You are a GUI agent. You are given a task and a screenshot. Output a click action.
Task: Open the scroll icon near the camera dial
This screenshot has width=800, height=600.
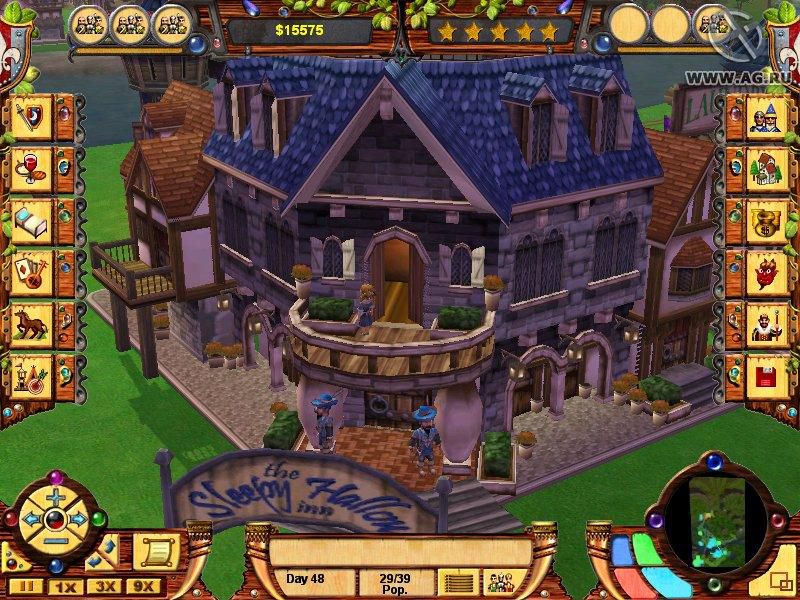tap(159, 547)
